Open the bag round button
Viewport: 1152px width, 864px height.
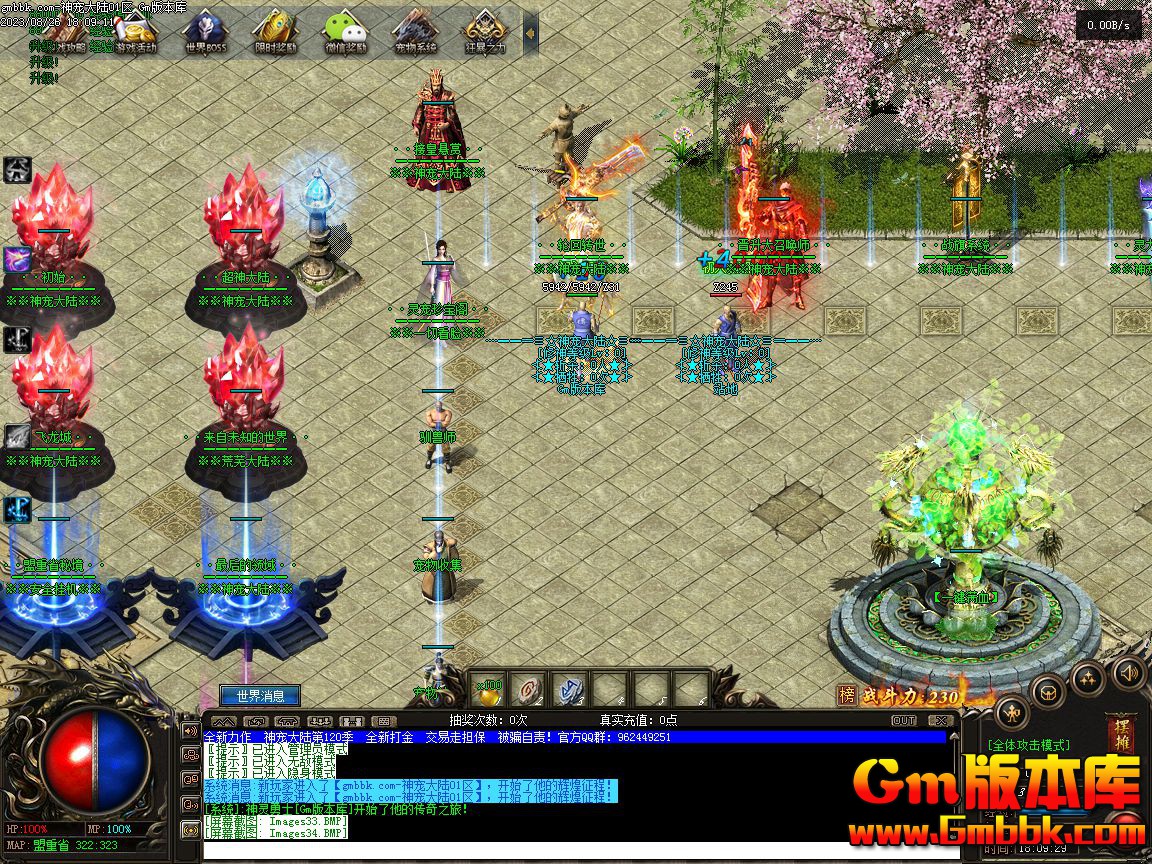(x=1049, y=691)
